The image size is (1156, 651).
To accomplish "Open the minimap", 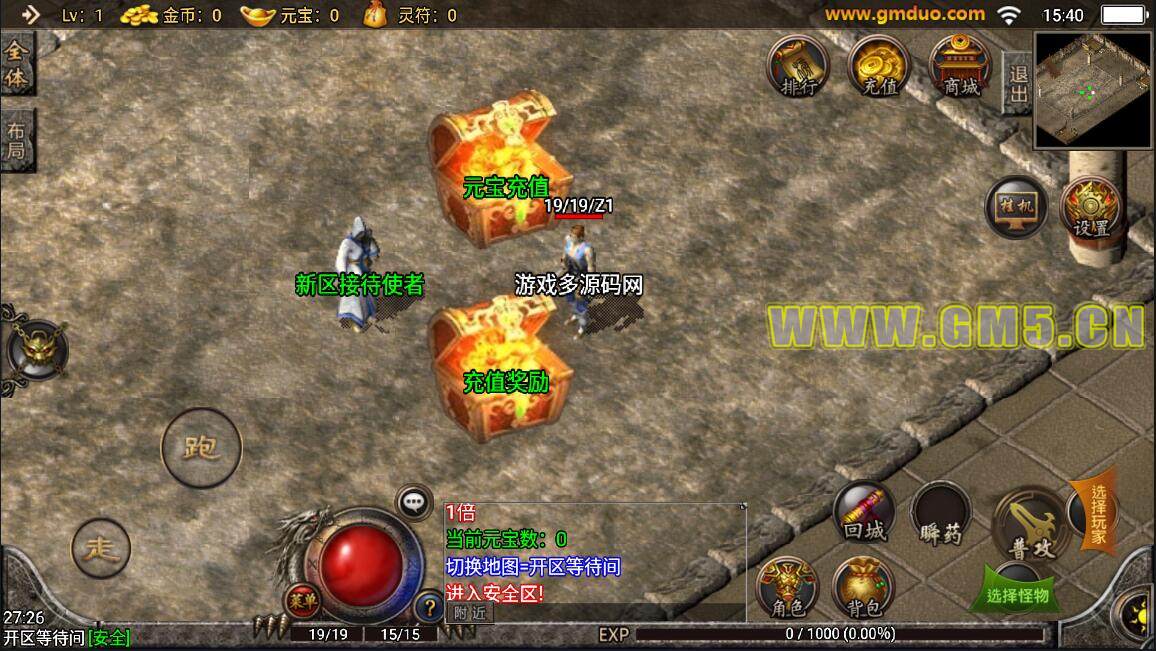I will pos(1093,90).
